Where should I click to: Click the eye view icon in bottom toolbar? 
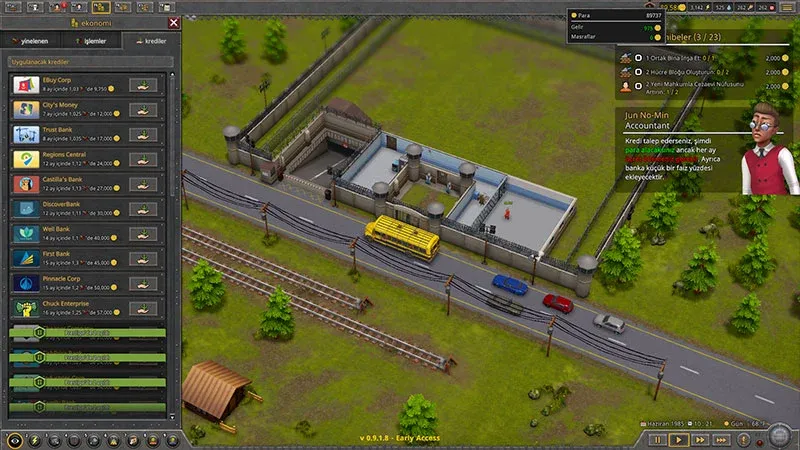point(13,439)
